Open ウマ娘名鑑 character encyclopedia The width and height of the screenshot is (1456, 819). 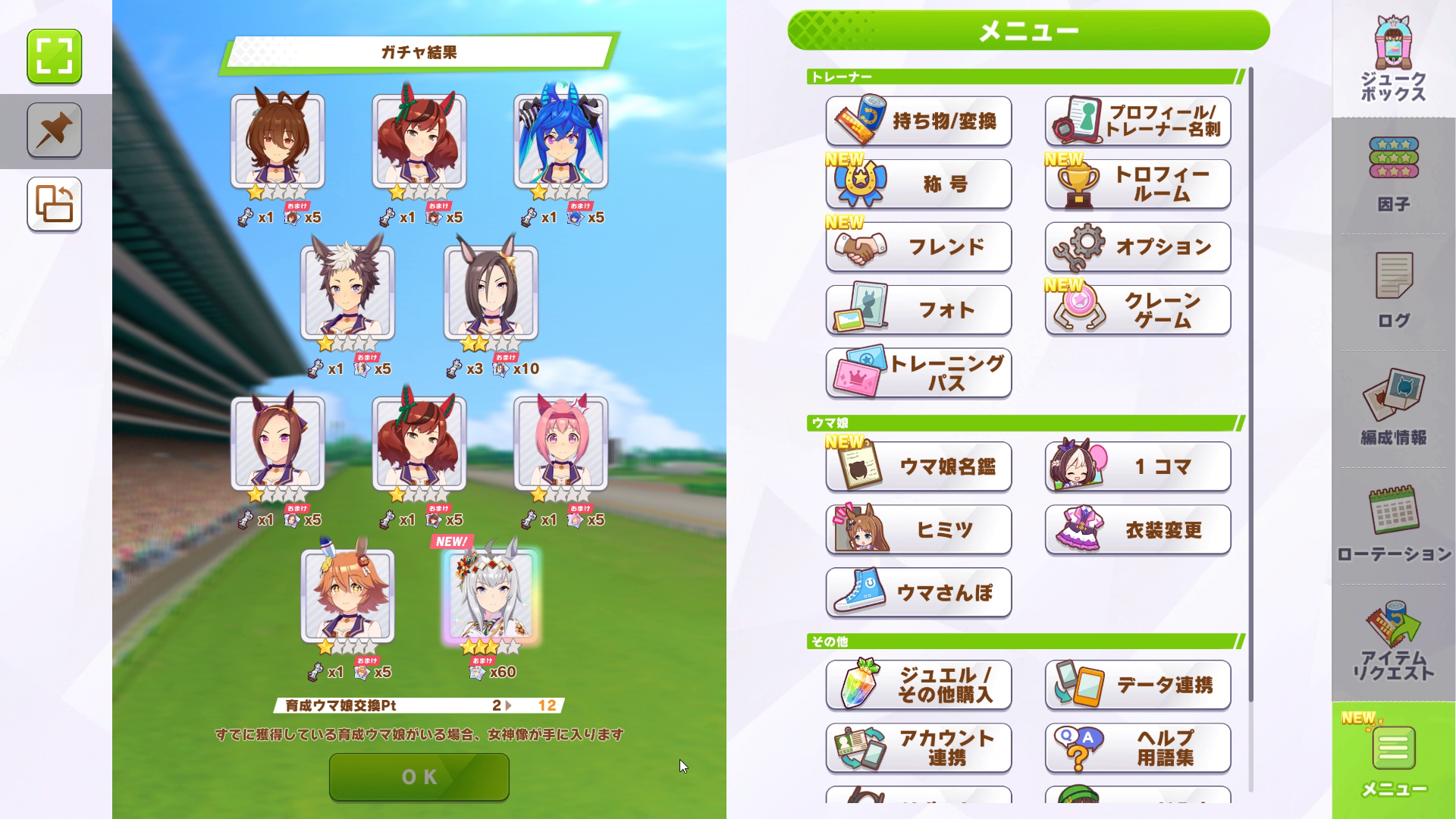(x=918, y=467)
